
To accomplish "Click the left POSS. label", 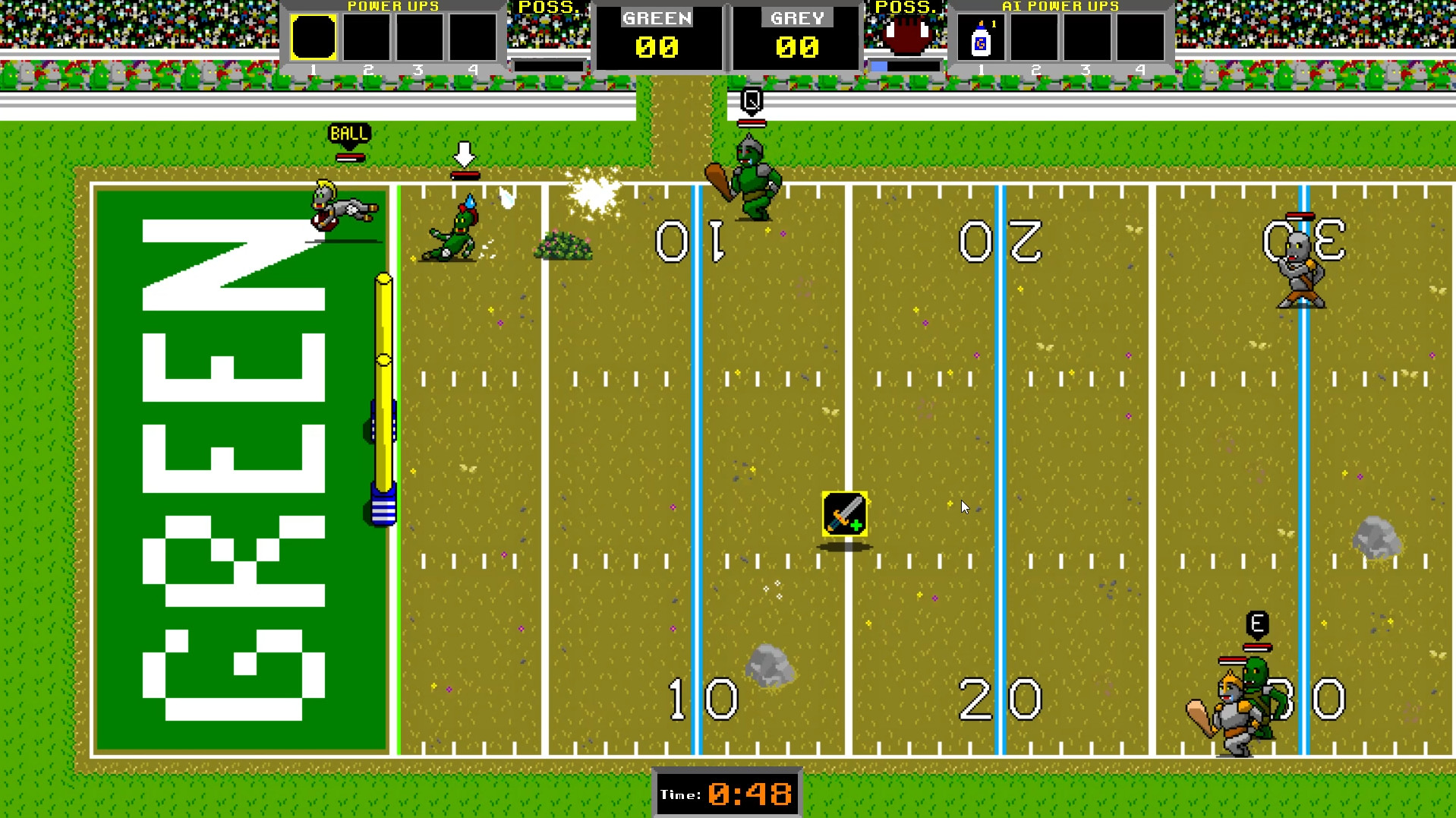I will (549, 8).
